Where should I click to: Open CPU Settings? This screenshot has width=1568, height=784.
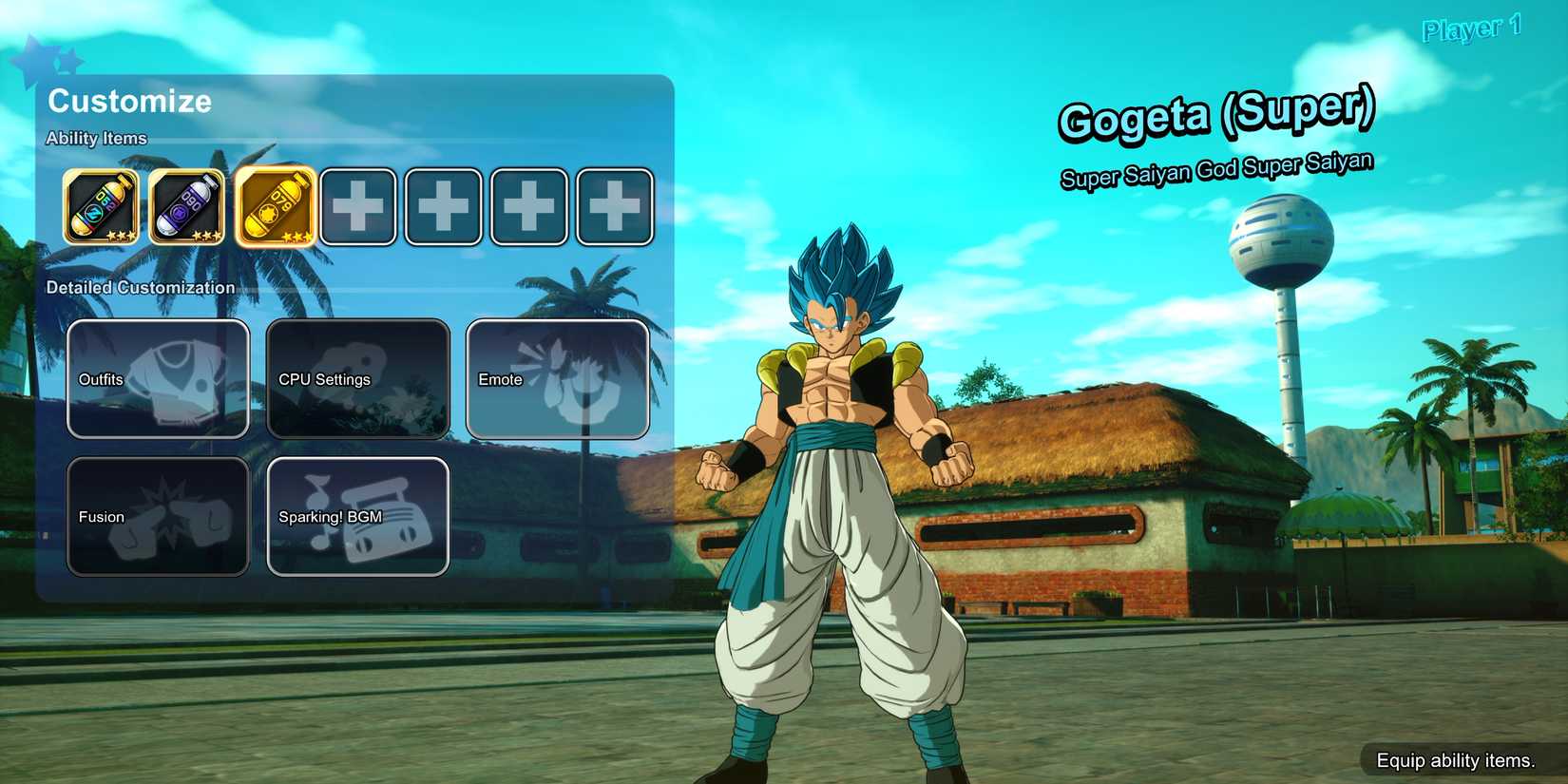[357, 378]
